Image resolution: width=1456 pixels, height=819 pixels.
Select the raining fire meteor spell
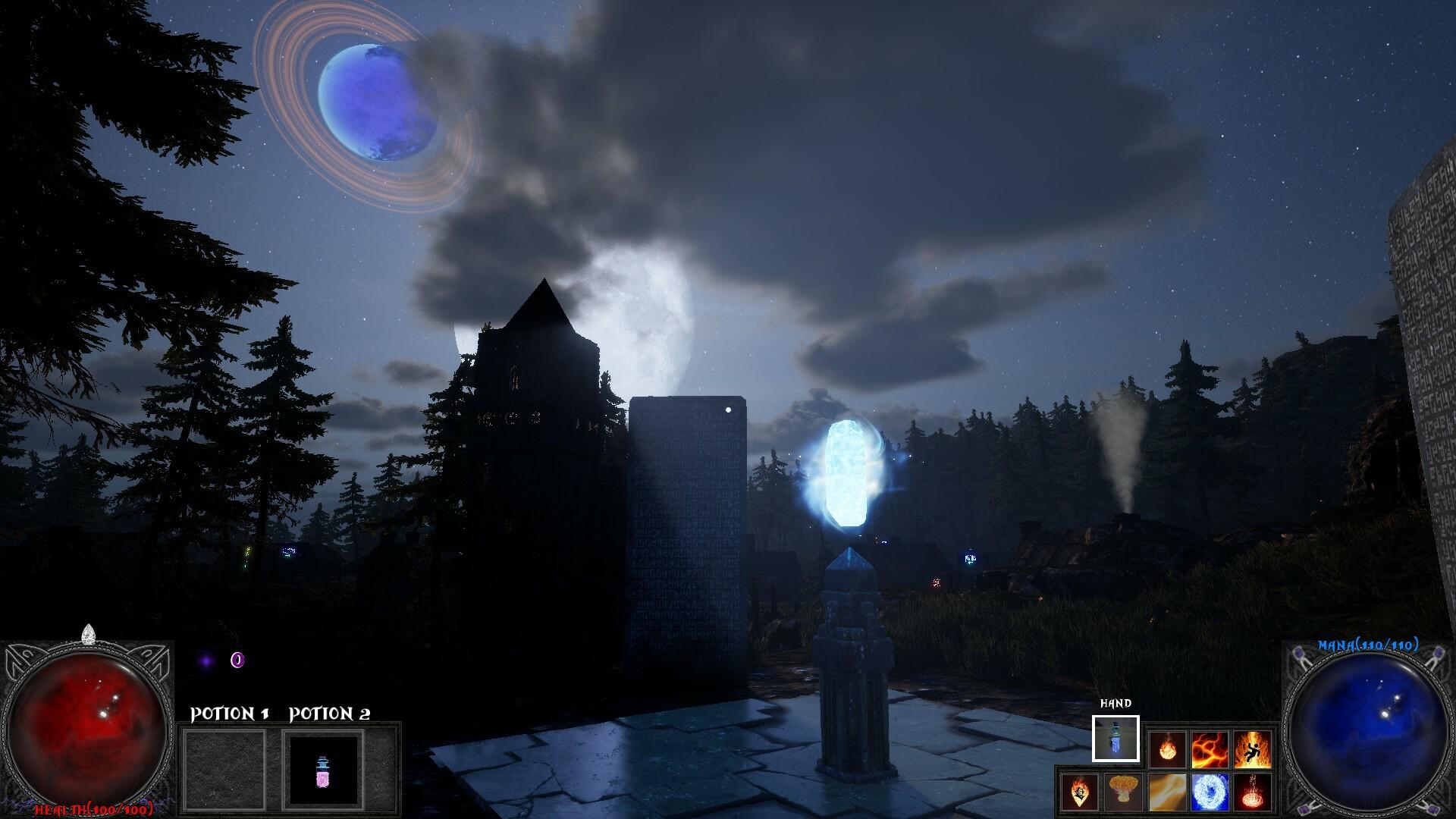[x=1252, y=792]
